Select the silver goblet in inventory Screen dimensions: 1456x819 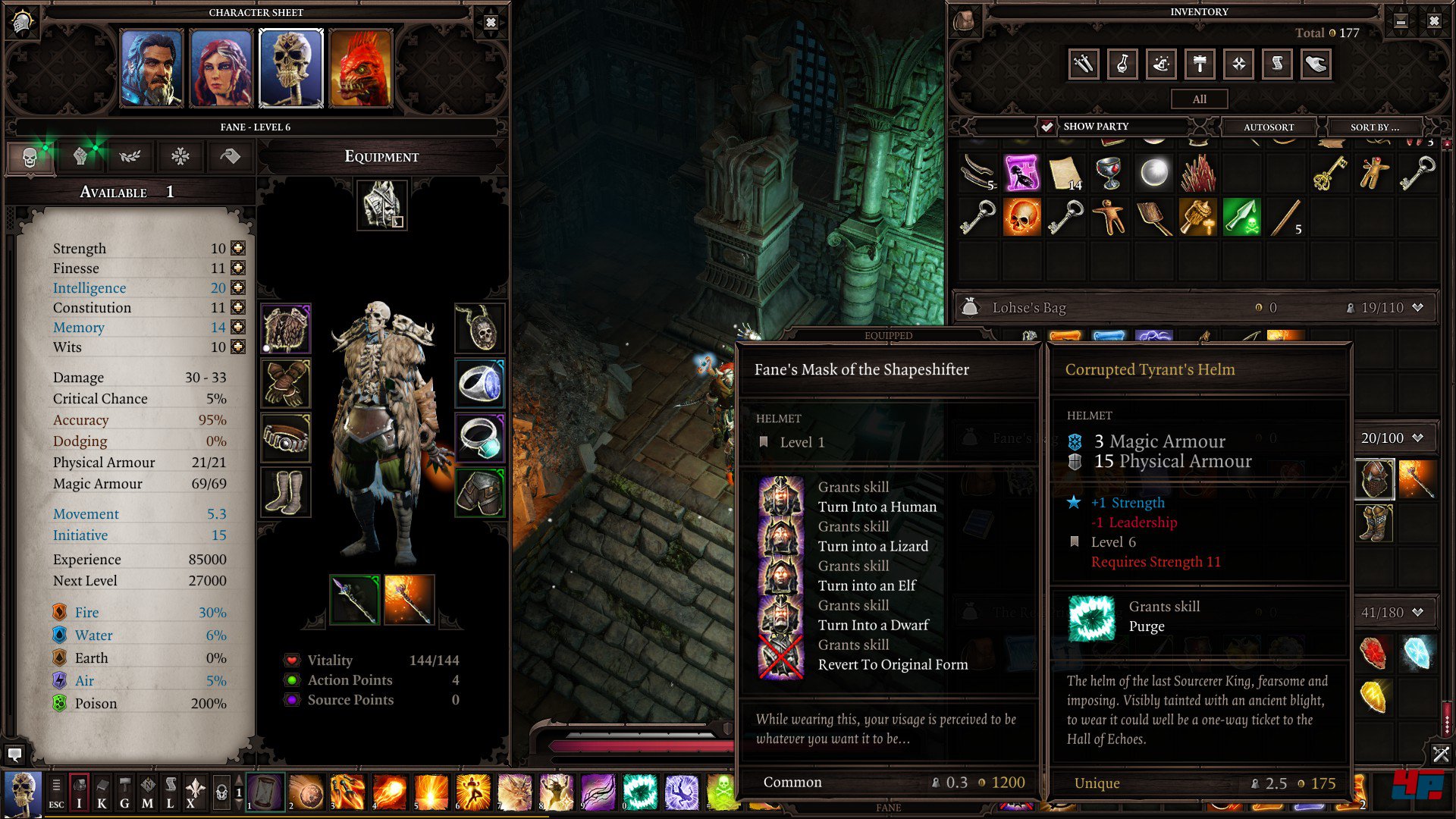point(1109,174)
